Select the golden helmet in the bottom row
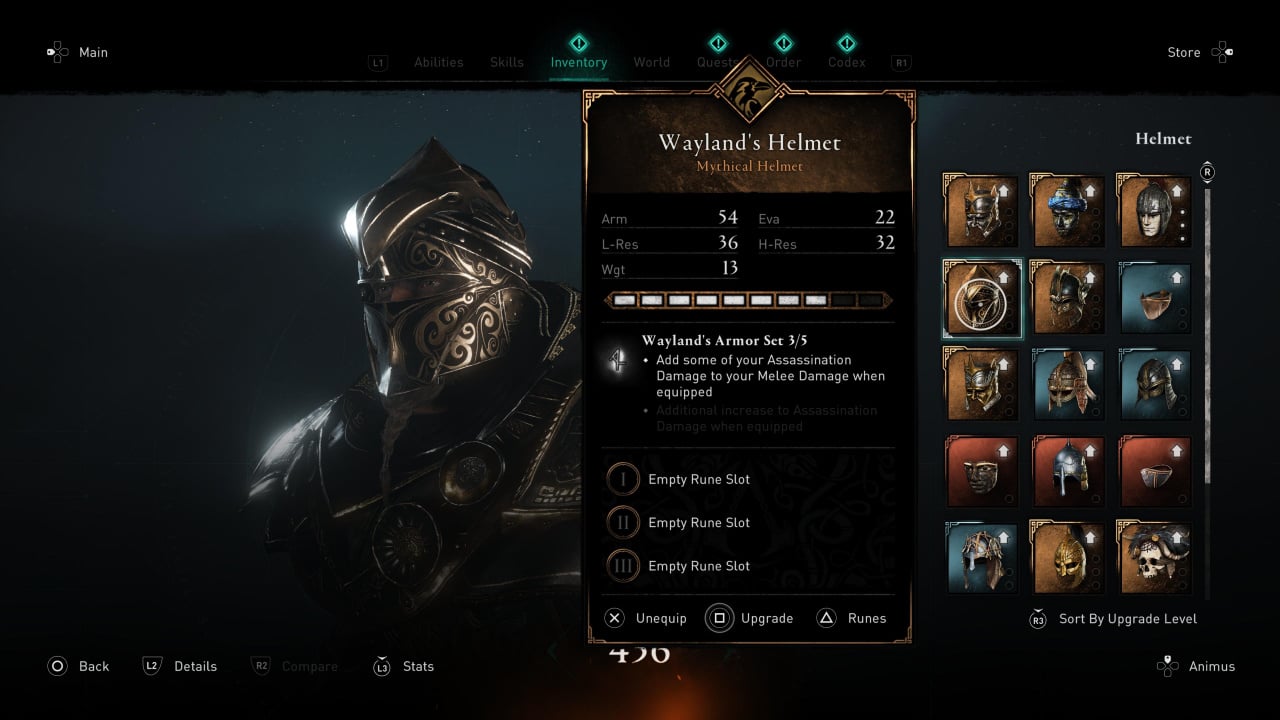The image size is (1280, 720). [1068, 558]
